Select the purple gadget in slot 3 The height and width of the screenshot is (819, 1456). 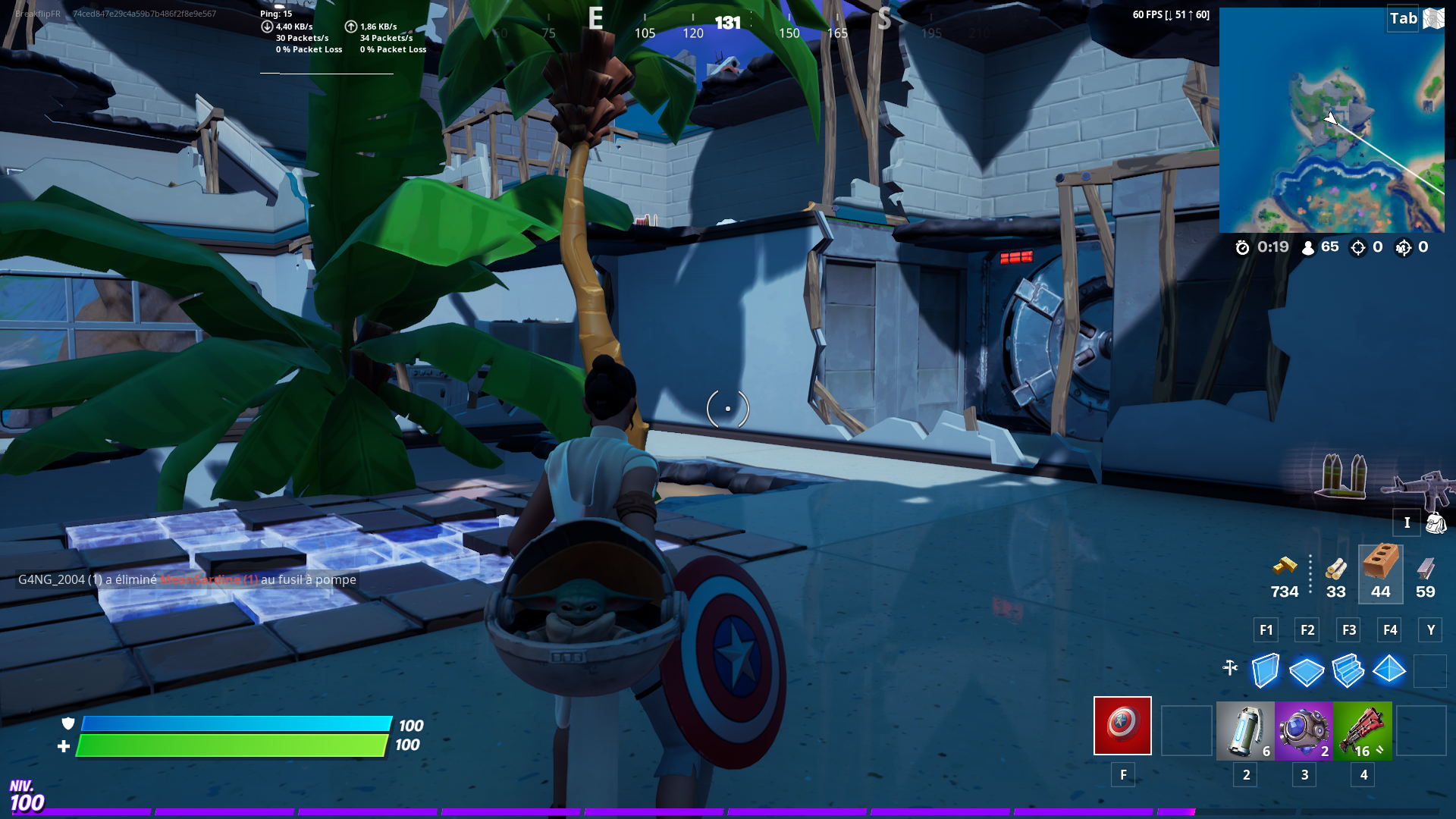click(1303, 728)
